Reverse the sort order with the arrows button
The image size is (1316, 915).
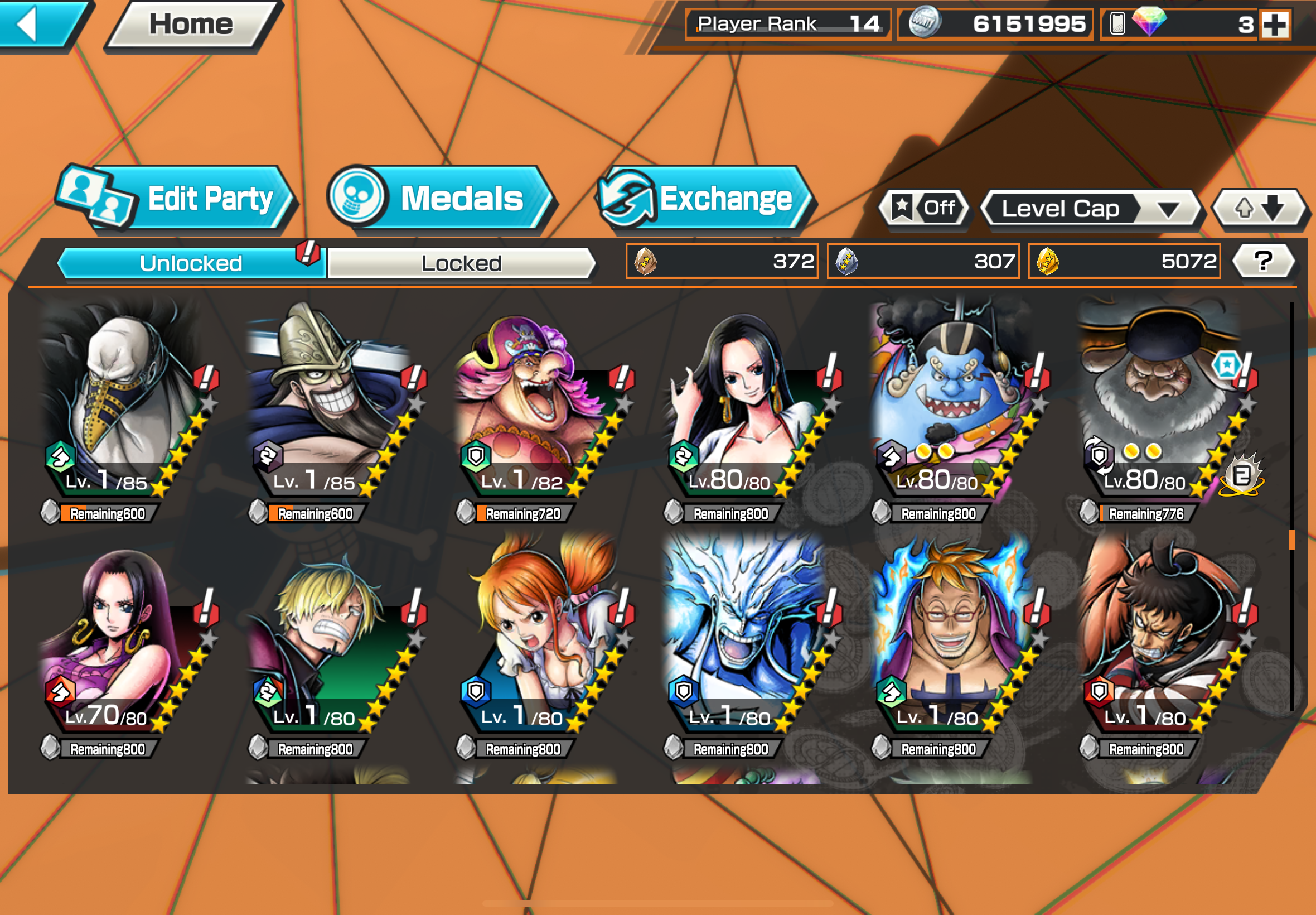1259,208
